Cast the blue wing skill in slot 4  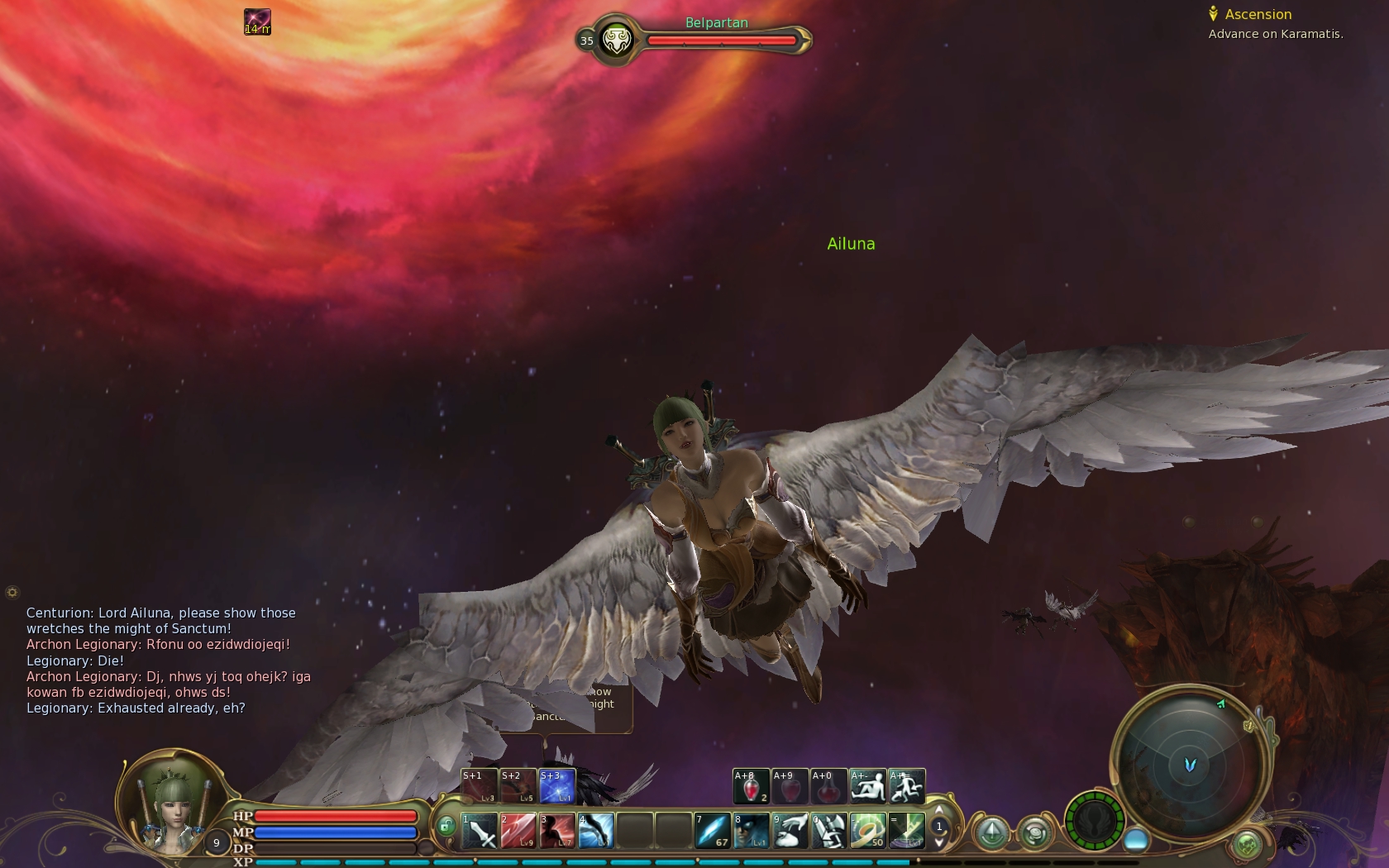[x=595, y=831]
